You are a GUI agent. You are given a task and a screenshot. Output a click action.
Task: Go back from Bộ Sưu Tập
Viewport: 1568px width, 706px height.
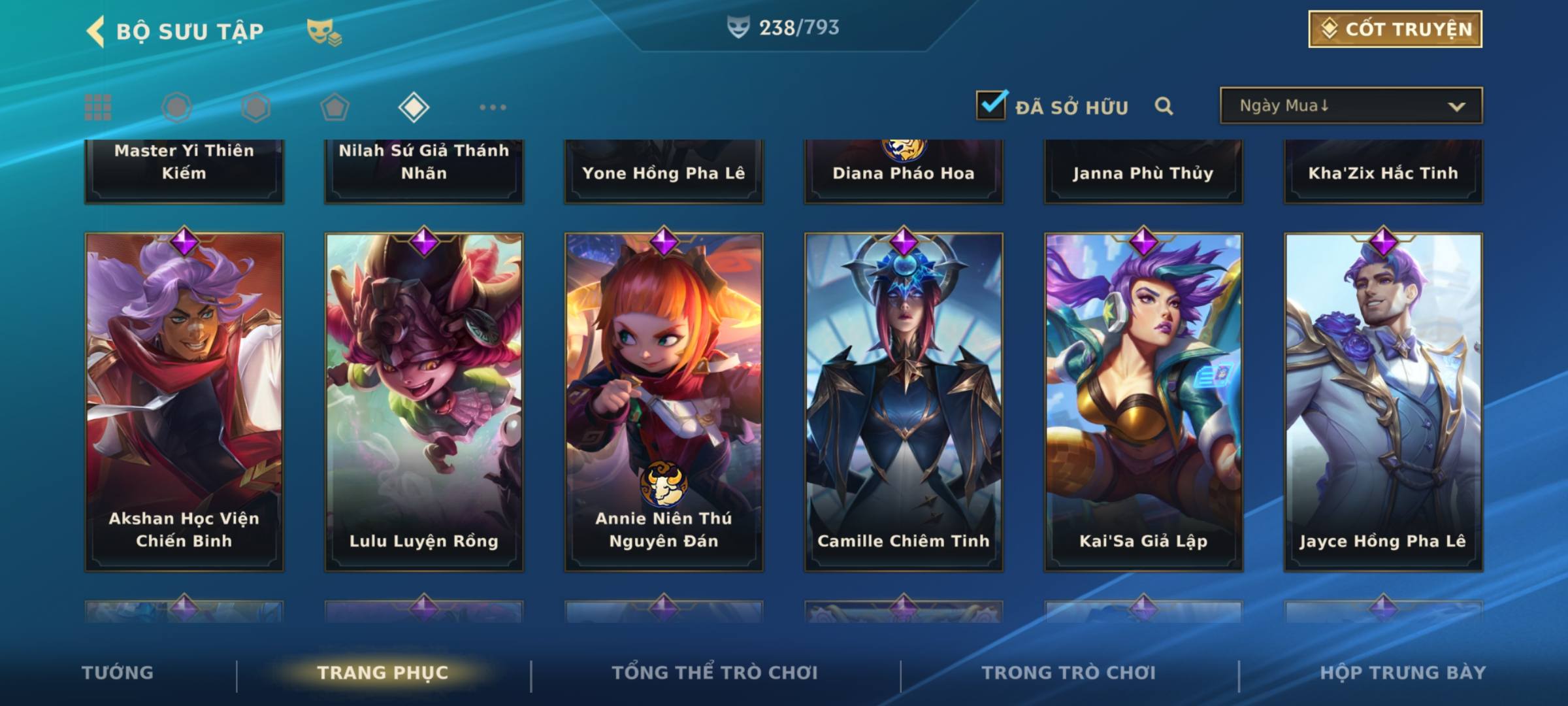coord(96,31)
